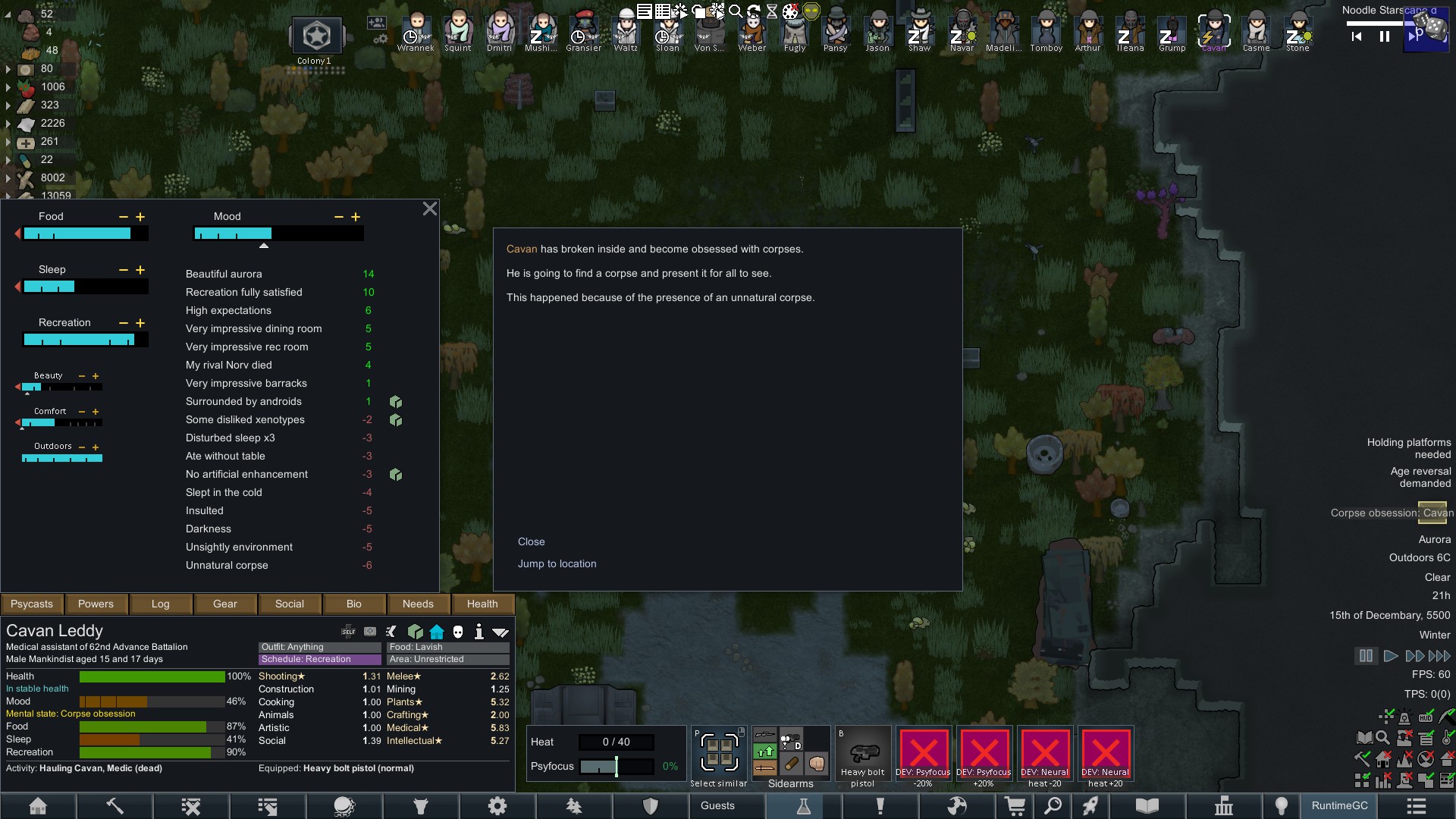The height and width of the screenshot is (819, 1456).
Task: Open the Quests shield icon
Action: coord(650,805)
